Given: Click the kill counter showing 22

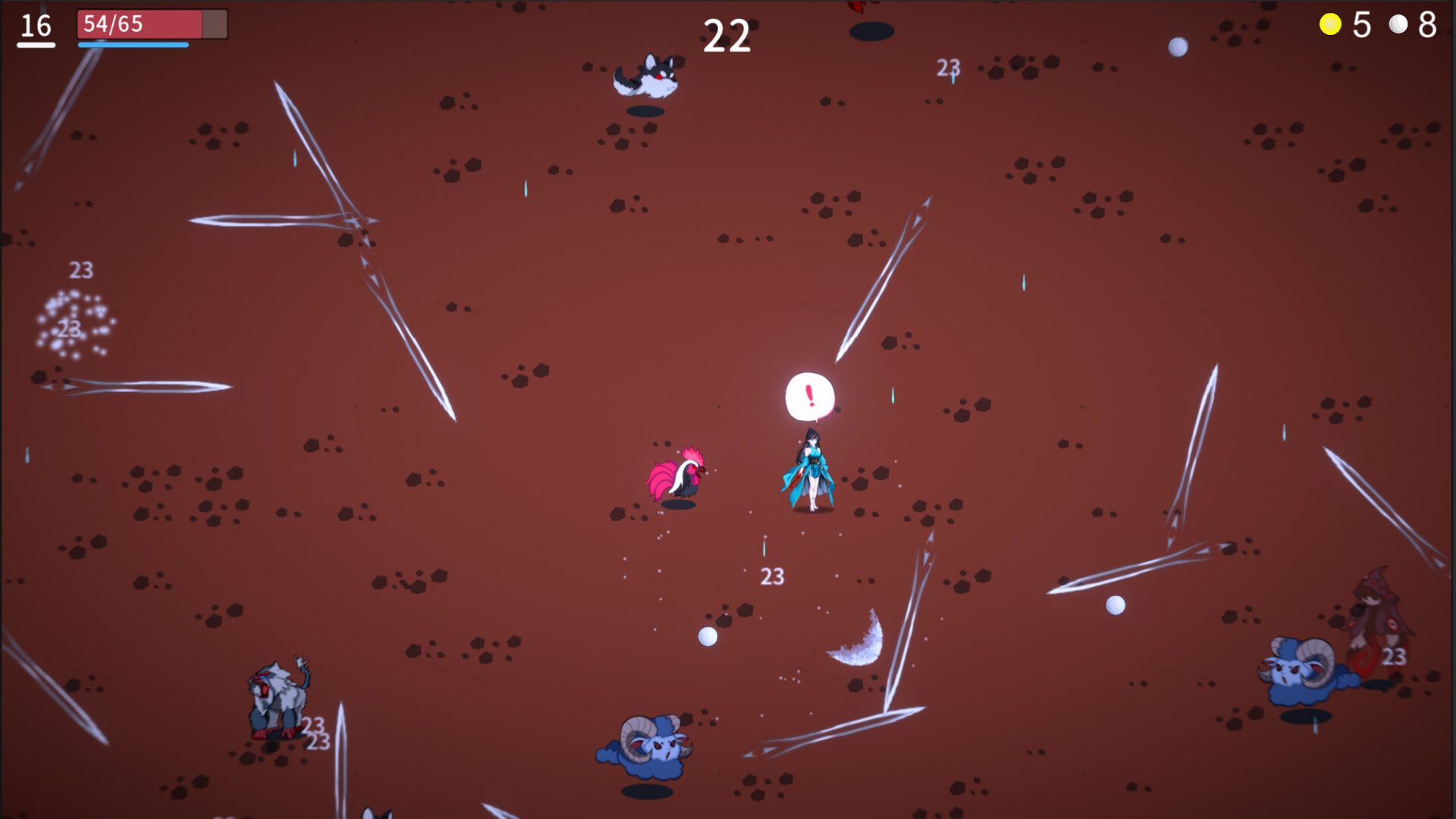Looking at the screenshot, I should tap(726, 33).
